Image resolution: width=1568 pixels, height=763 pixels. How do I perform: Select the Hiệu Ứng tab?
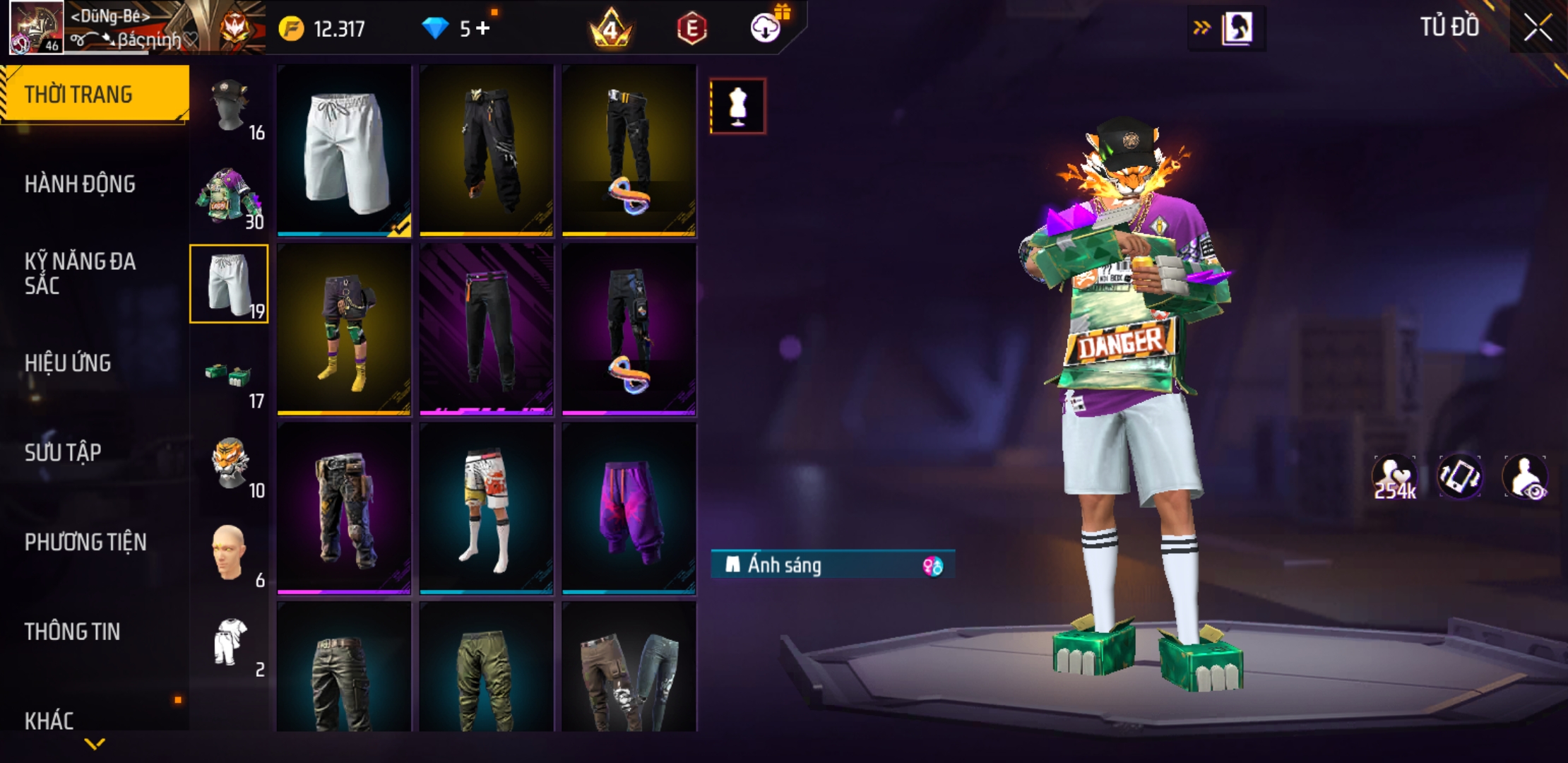[68, 363]
